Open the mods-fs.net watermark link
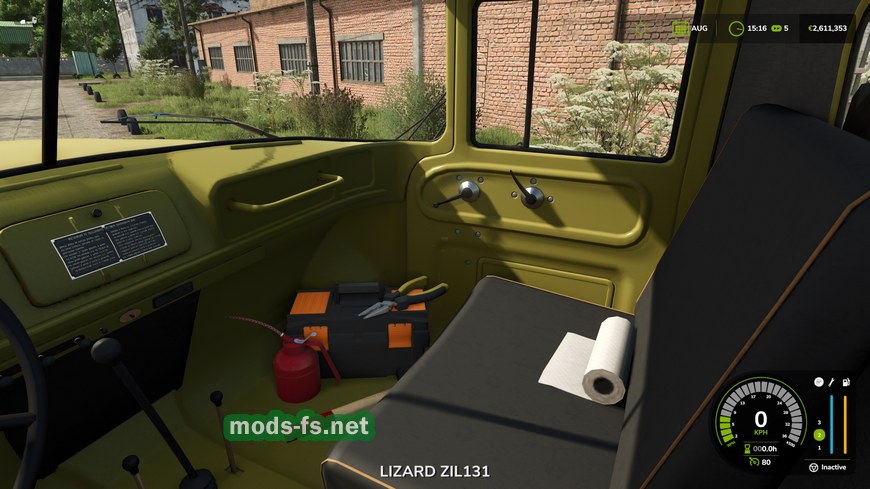870x489 pixels. point(299,427)
